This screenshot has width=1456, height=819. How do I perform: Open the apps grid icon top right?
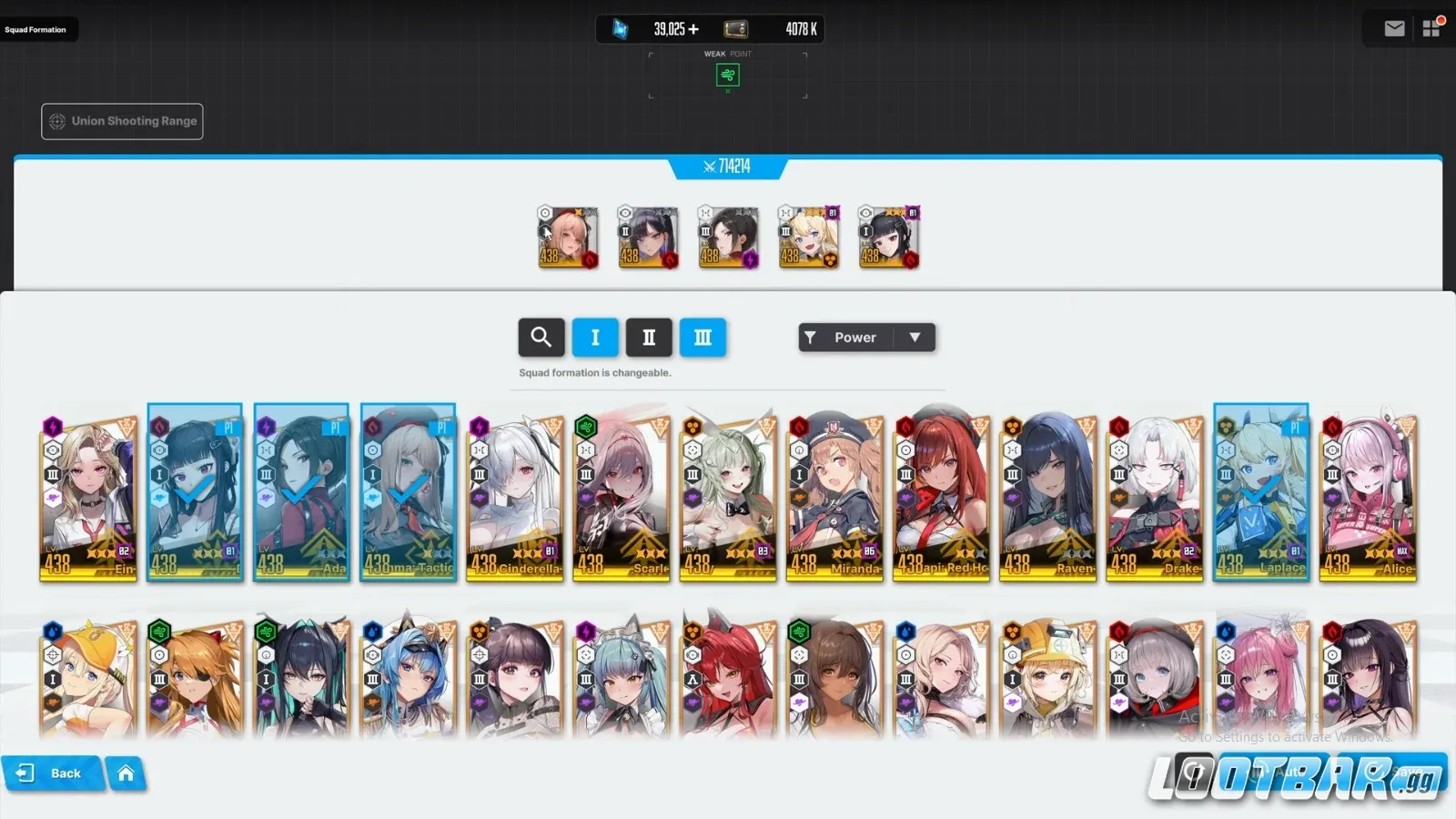click(1431, 28)
